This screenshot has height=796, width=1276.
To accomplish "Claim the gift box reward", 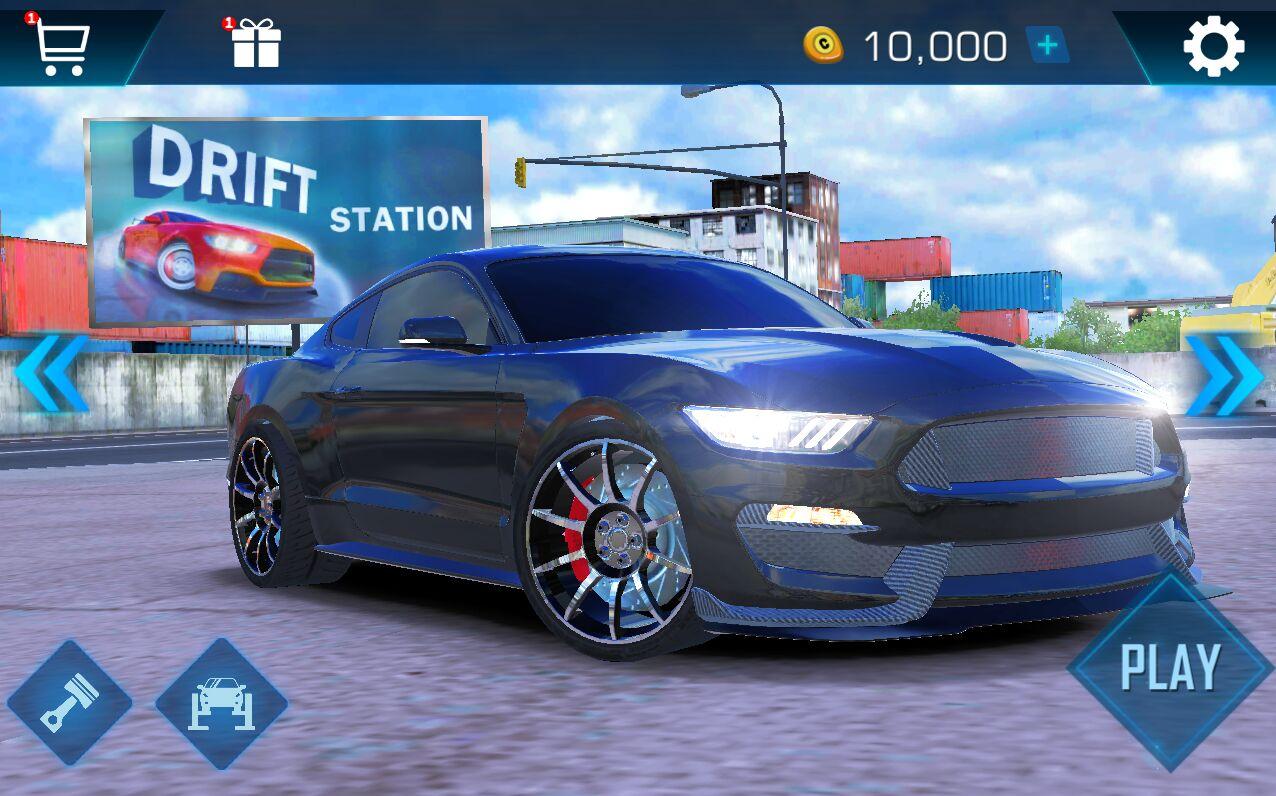I will coord(256,45).
